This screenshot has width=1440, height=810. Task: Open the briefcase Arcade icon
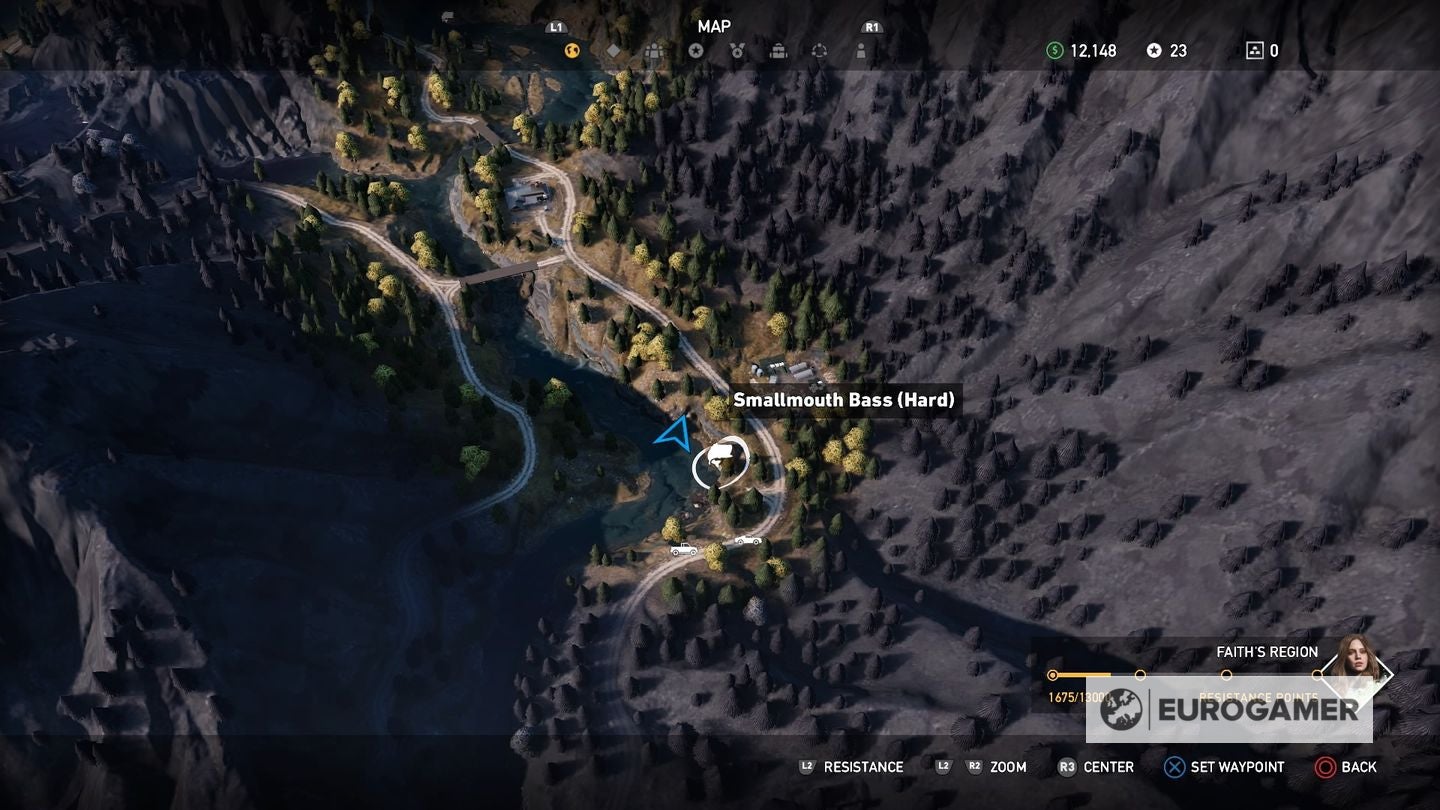779,50
